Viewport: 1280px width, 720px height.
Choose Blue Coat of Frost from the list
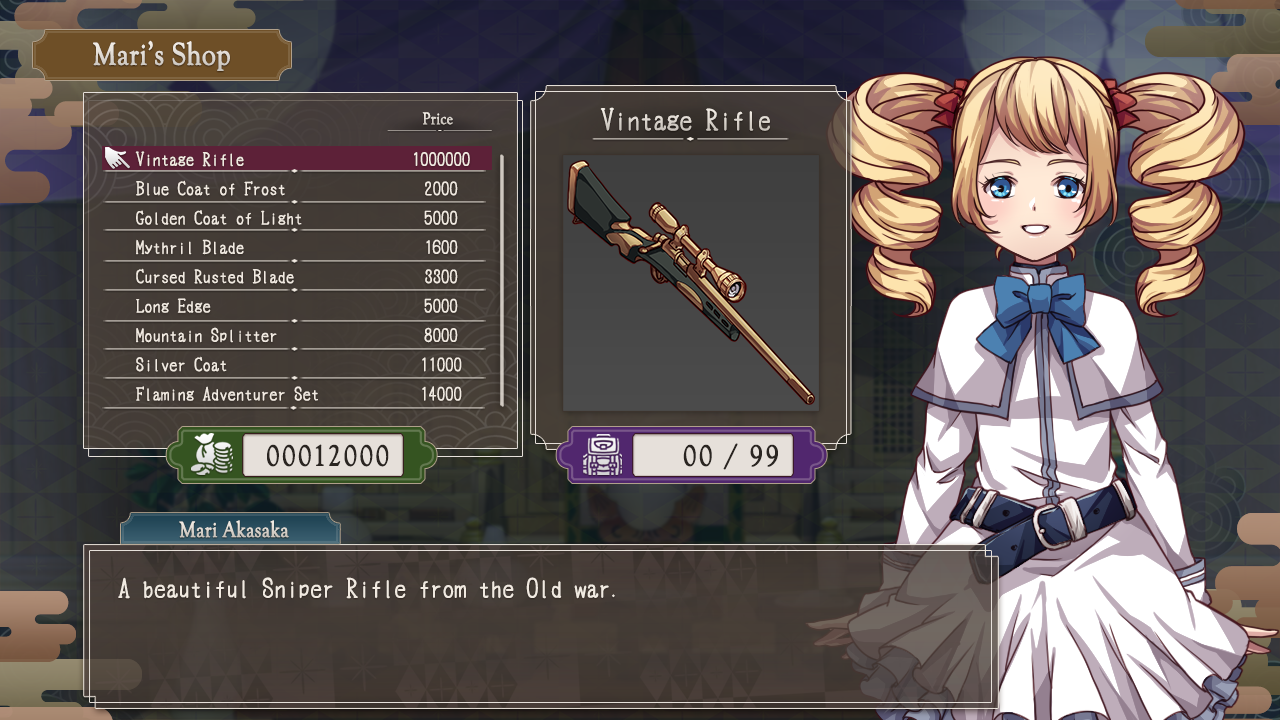(297, 189)
